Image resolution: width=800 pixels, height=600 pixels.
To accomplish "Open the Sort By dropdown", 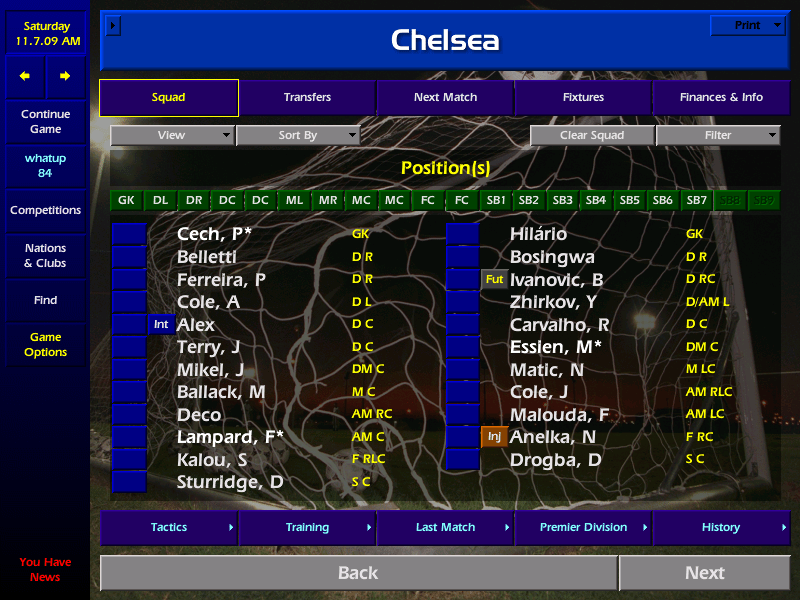I will point(298,136).
